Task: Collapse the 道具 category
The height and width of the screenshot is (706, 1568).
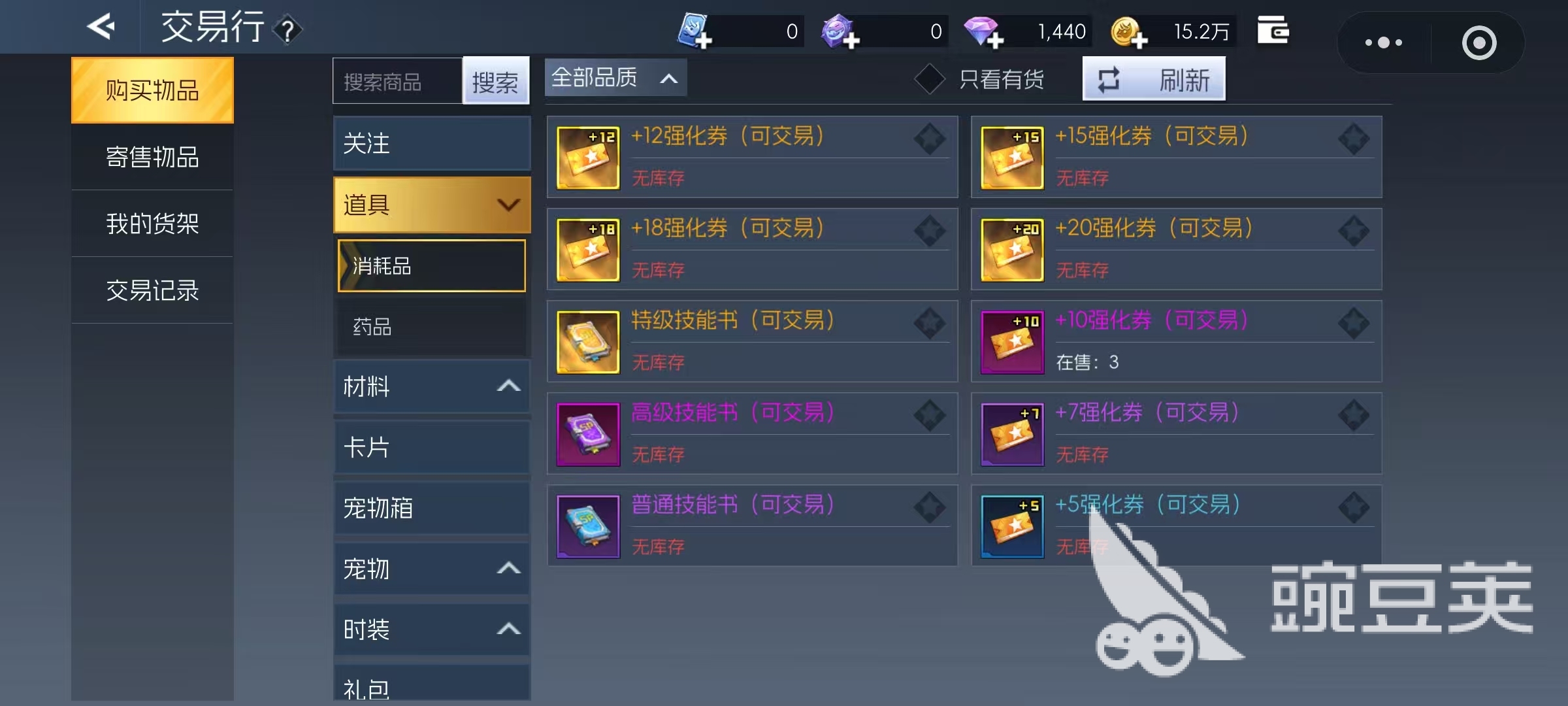Action: (509, 205)
